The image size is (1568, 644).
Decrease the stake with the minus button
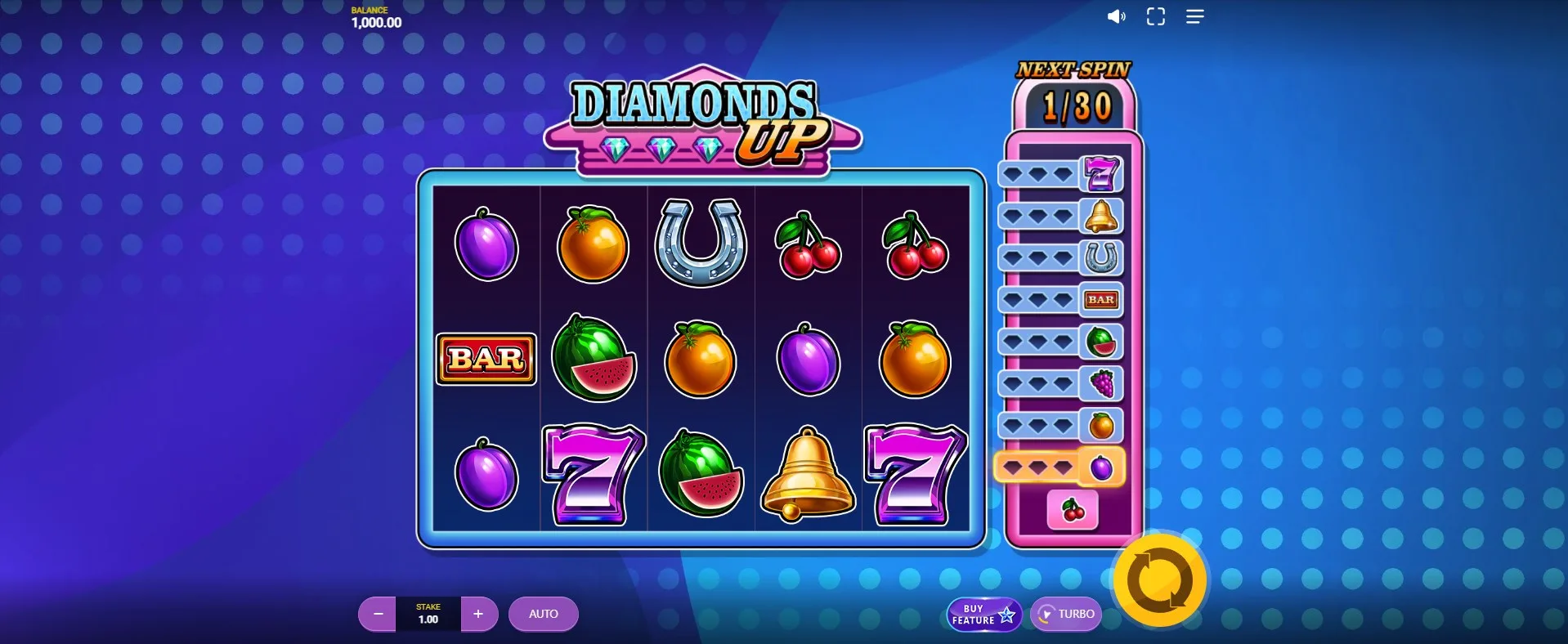378,614
